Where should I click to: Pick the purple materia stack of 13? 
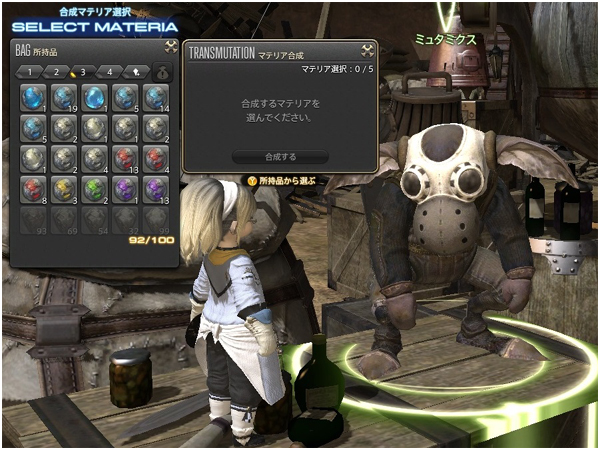[x=155, y=189]
